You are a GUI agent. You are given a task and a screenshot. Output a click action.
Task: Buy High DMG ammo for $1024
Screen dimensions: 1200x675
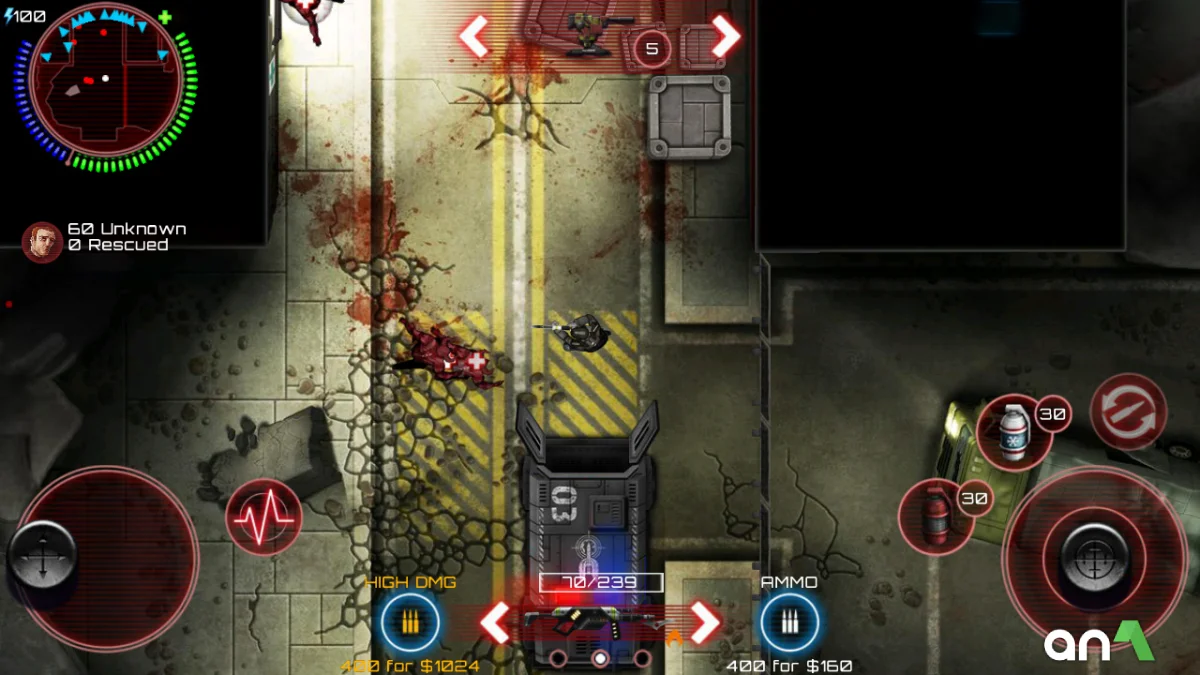pos(410,623)
